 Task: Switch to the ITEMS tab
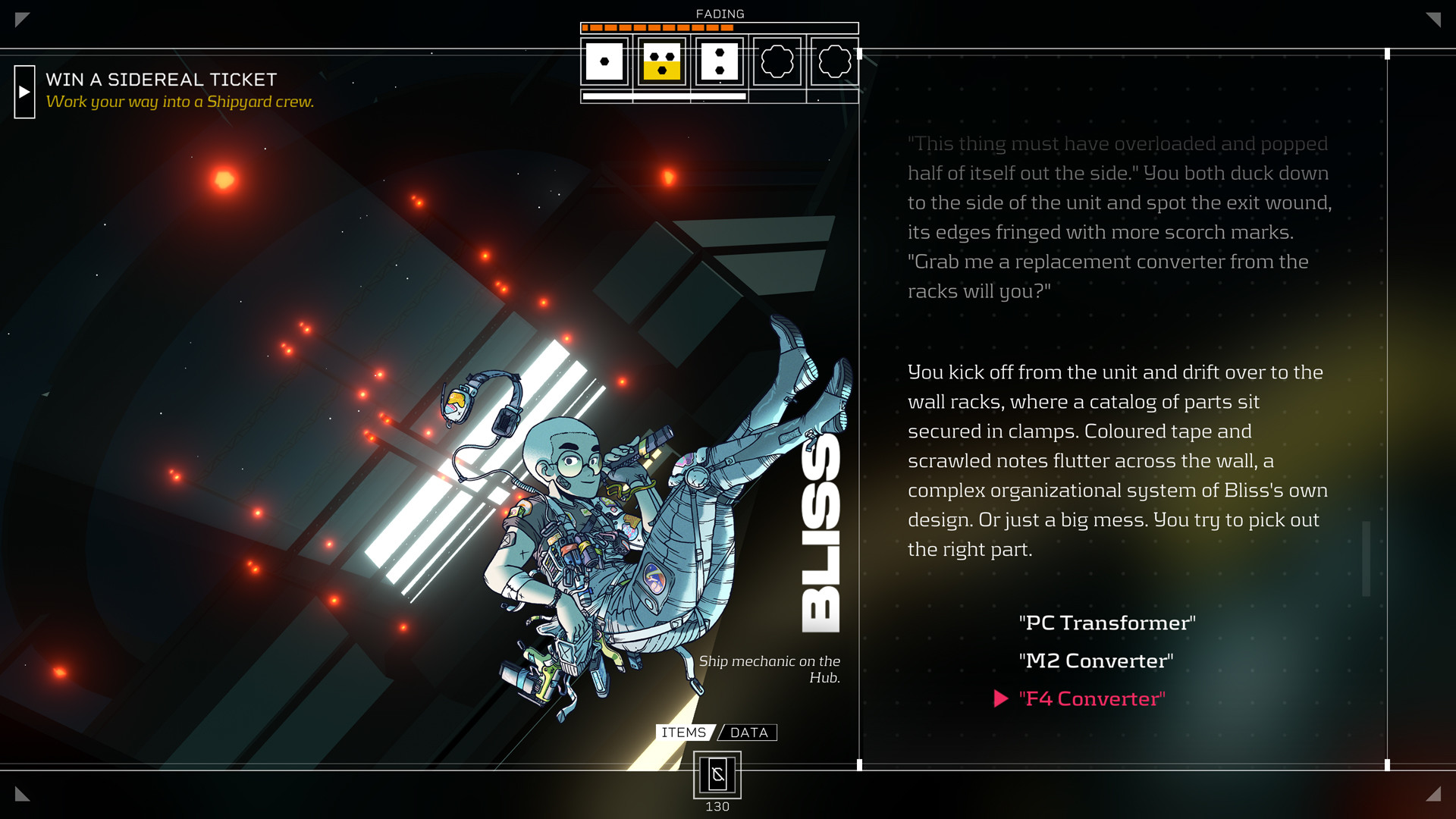683,732
